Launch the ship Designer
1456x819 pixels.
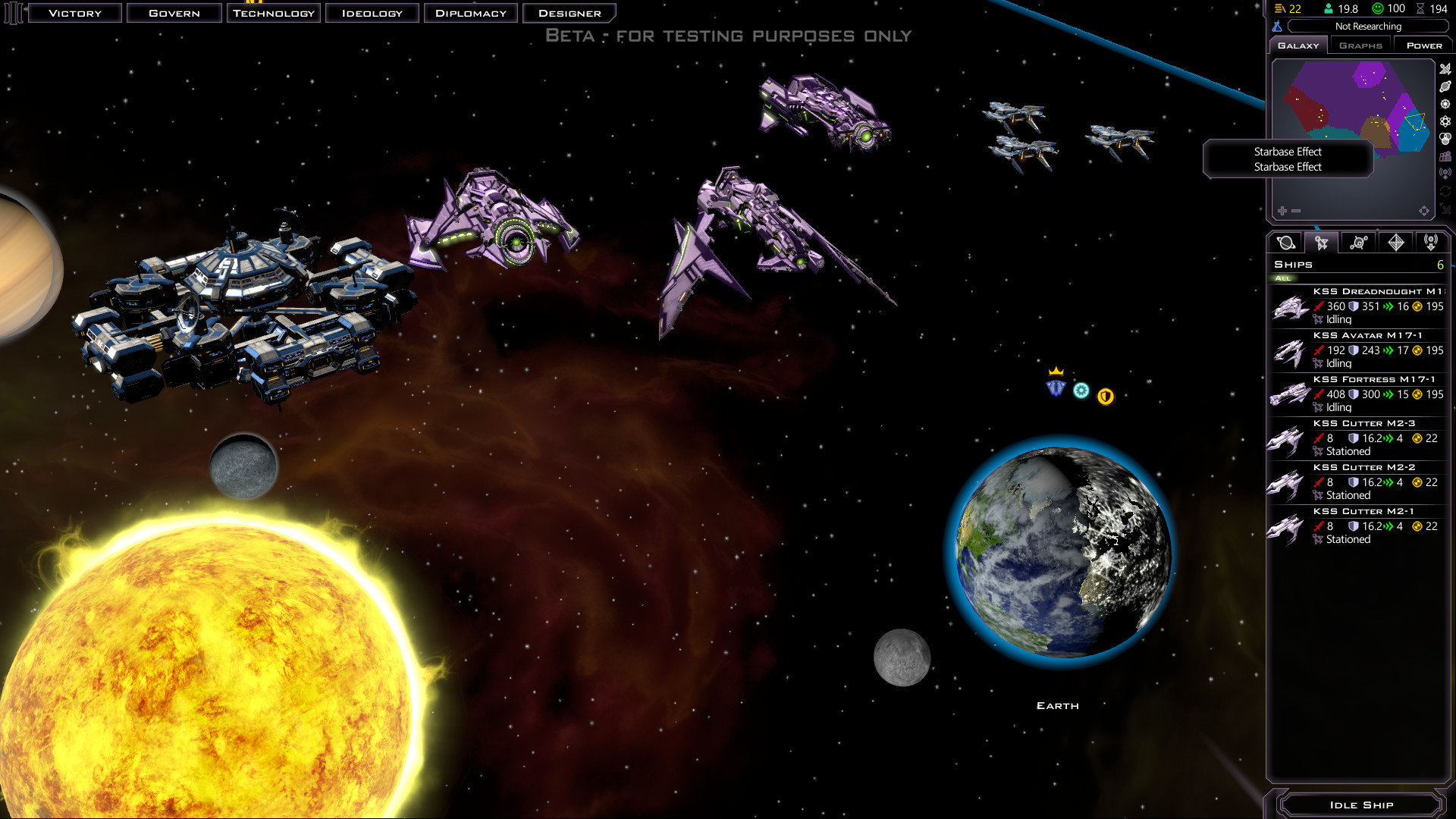pyautogui.click(x=569, y=13)
